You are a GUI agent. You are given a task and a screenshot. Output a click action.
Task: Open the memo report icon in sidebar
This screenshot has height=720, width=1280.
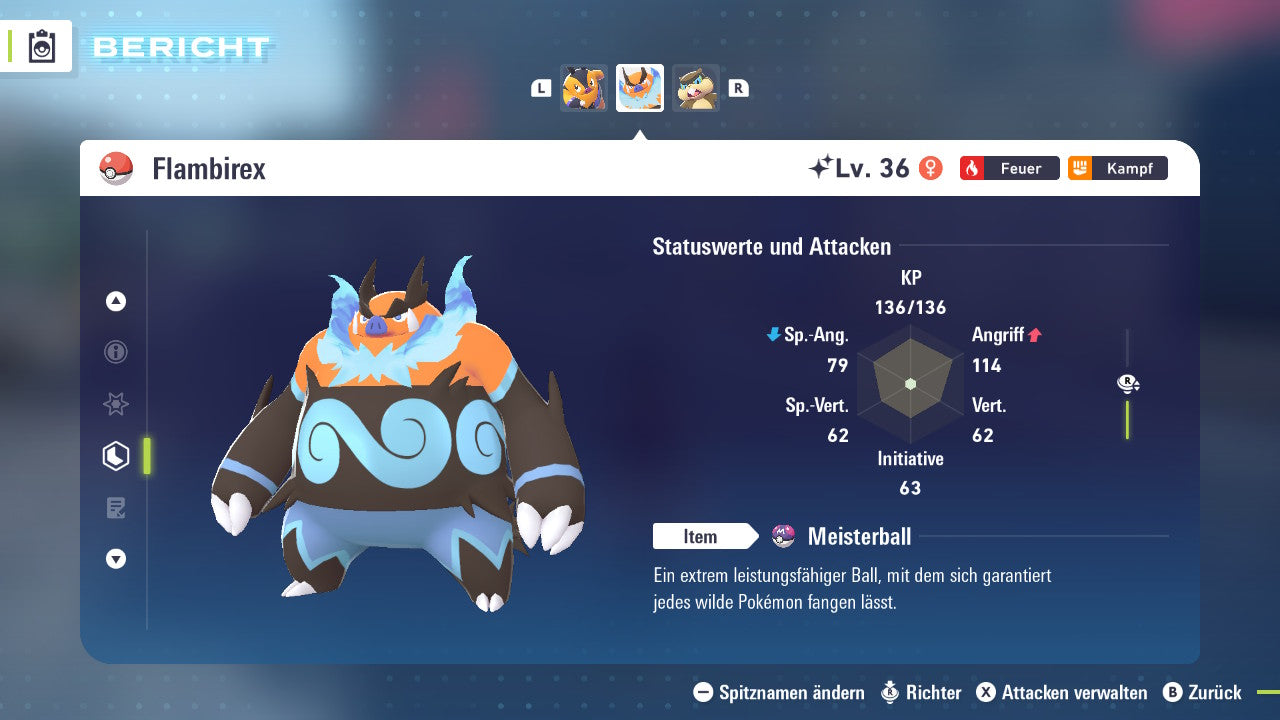pos(115,507)
